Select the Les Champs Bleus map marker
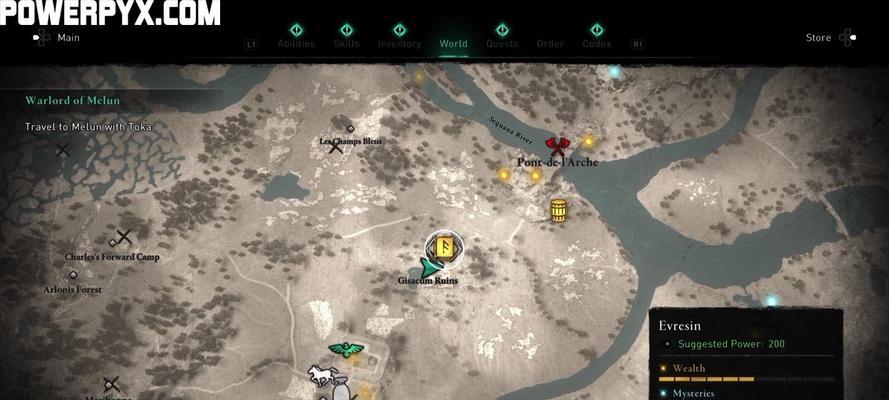Image resolution: width=889 pixels, height=400 pixels. click(x=350, y=129)
